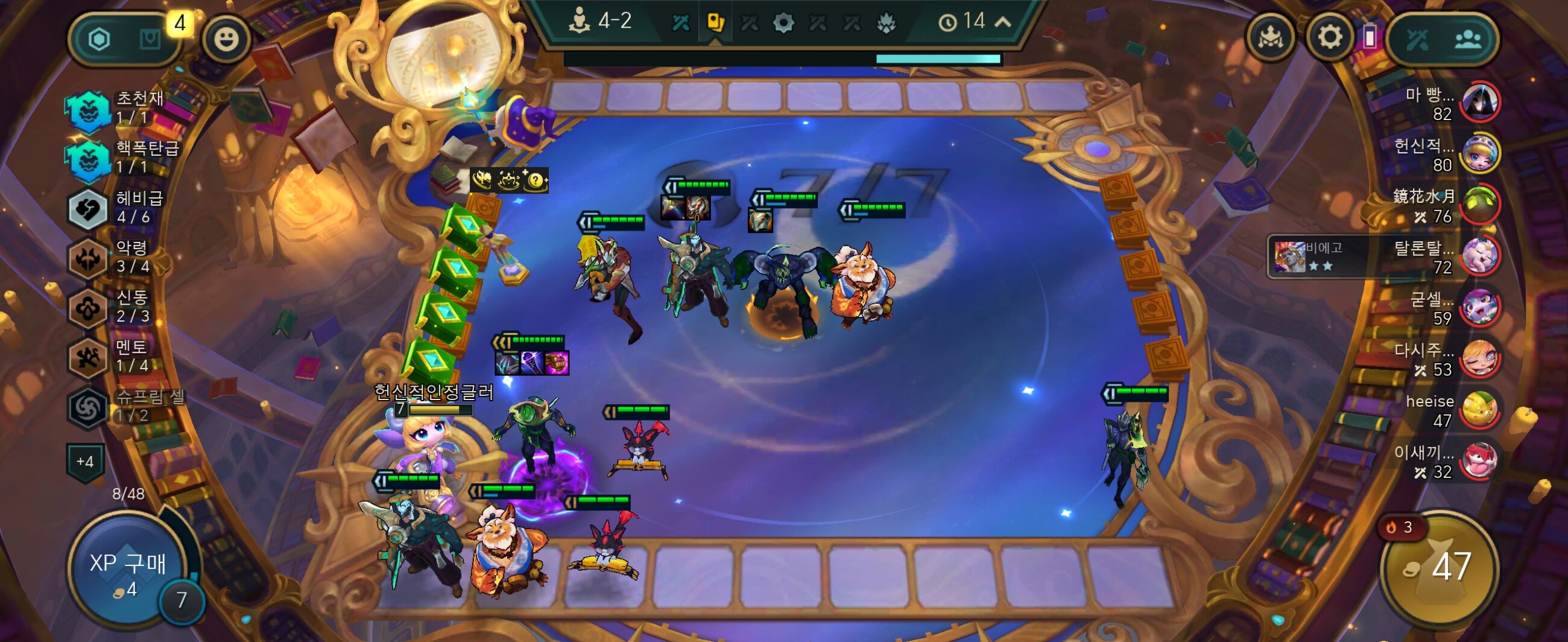1568x642 pixels.
Task: Open the settings gear menu
Action: point(1329,39)
